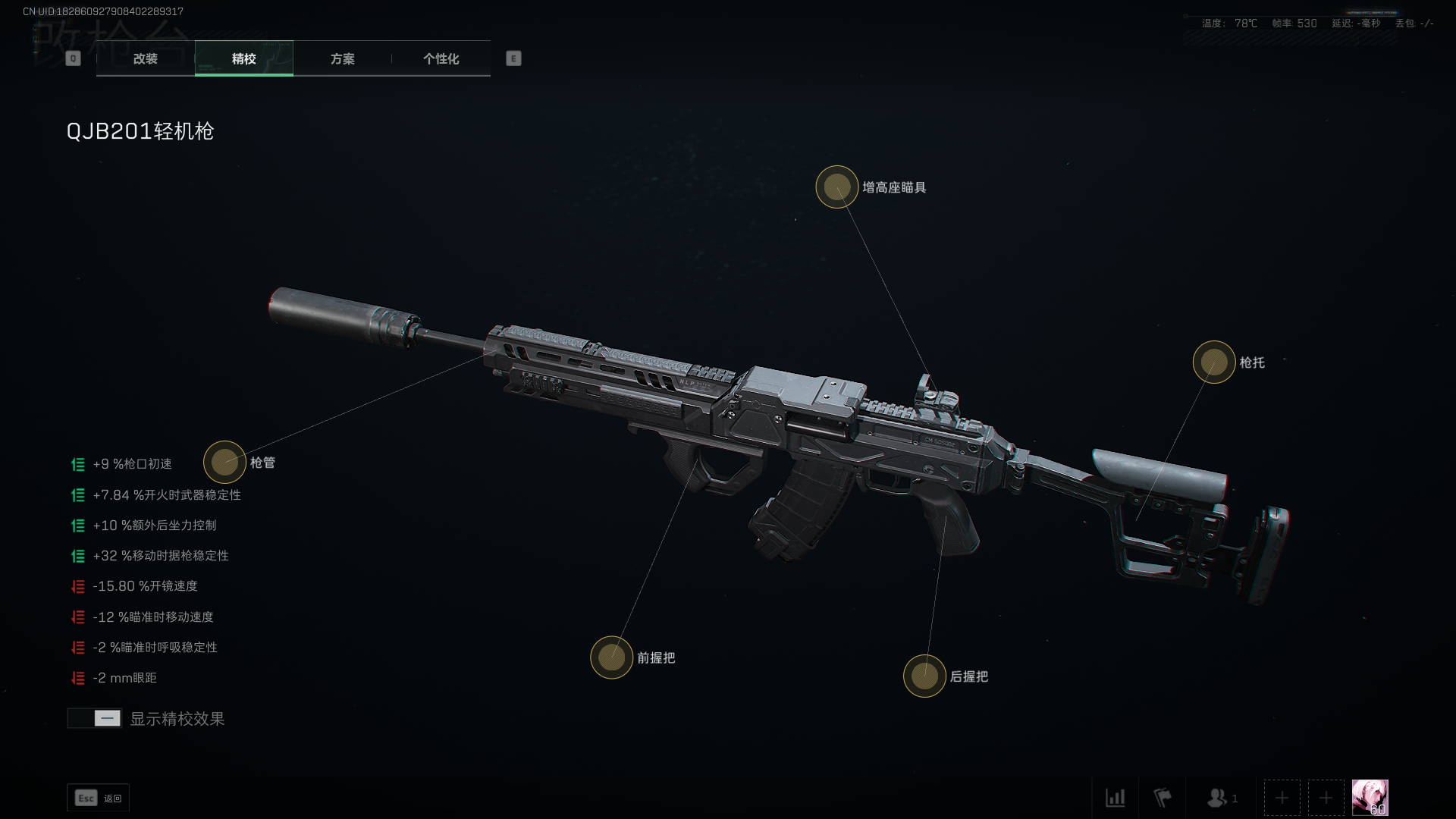Click the flag icon in bottom bar

click(1162, 798)
